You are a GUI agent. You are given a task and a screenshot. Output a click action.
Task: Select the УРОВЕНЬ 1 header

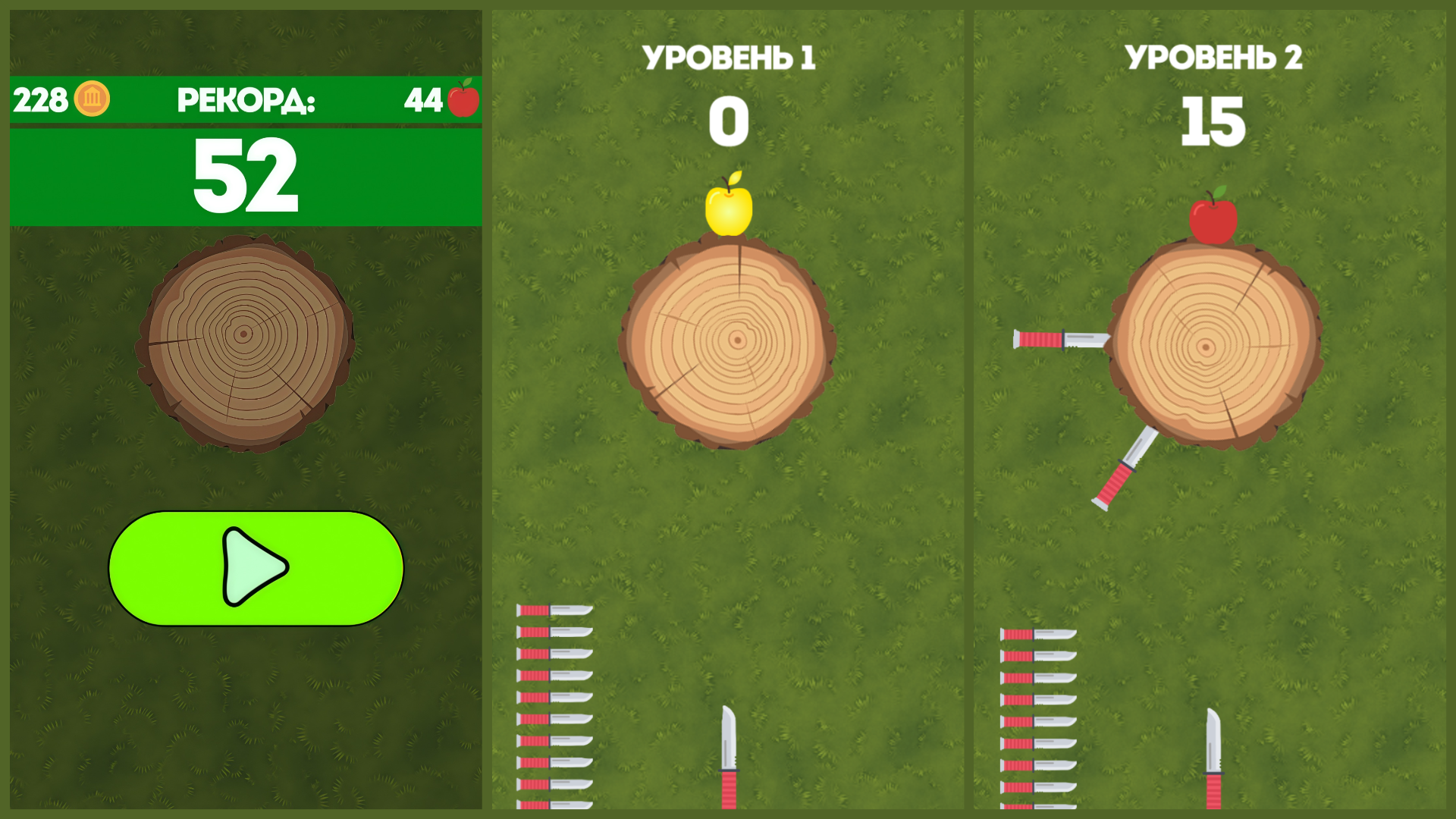pyautogui.click(x=728, y=57)
